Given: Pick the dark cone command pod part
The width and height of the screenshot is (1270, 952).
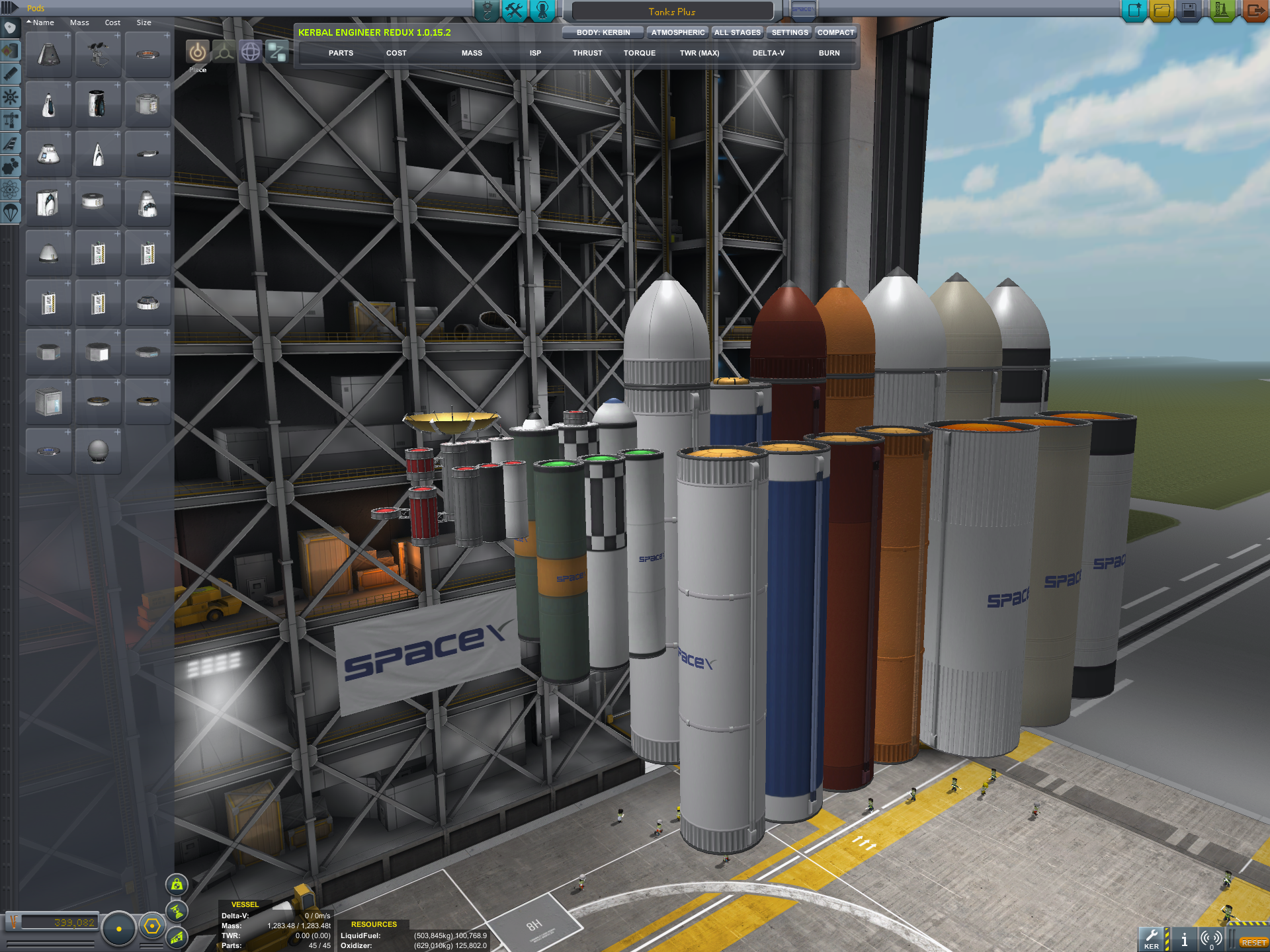Looking at the screenshot, I should tap(49, 55).
